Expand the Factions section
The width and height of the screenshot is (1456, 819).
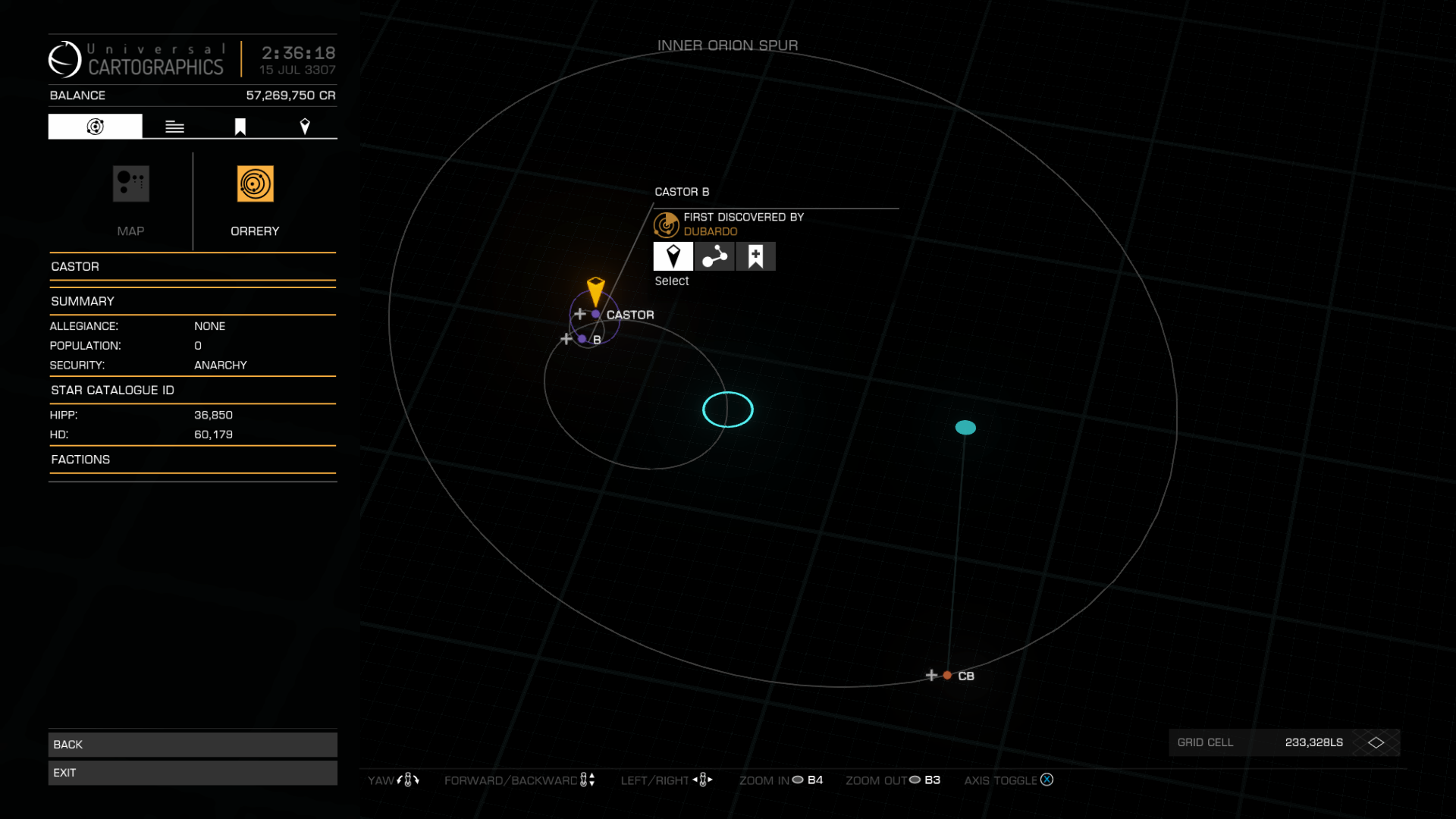point(193,460)
